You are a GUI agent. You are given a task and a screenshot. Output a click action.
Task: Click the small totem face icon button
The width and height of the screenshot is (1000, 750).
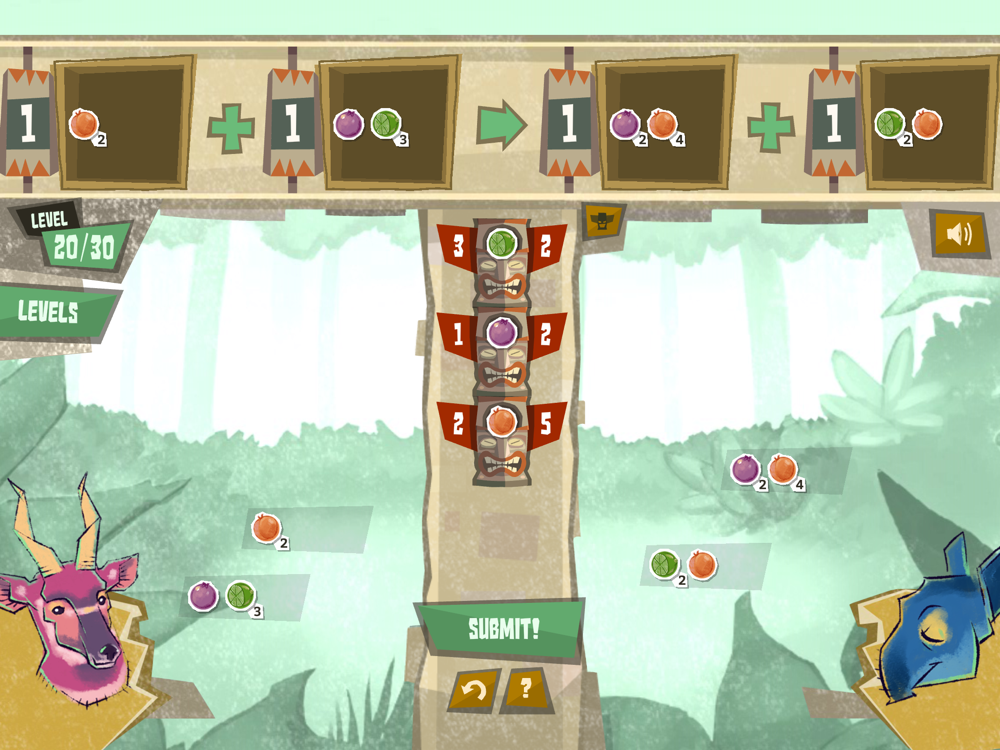pyautogui.click(x=603, y=221)
